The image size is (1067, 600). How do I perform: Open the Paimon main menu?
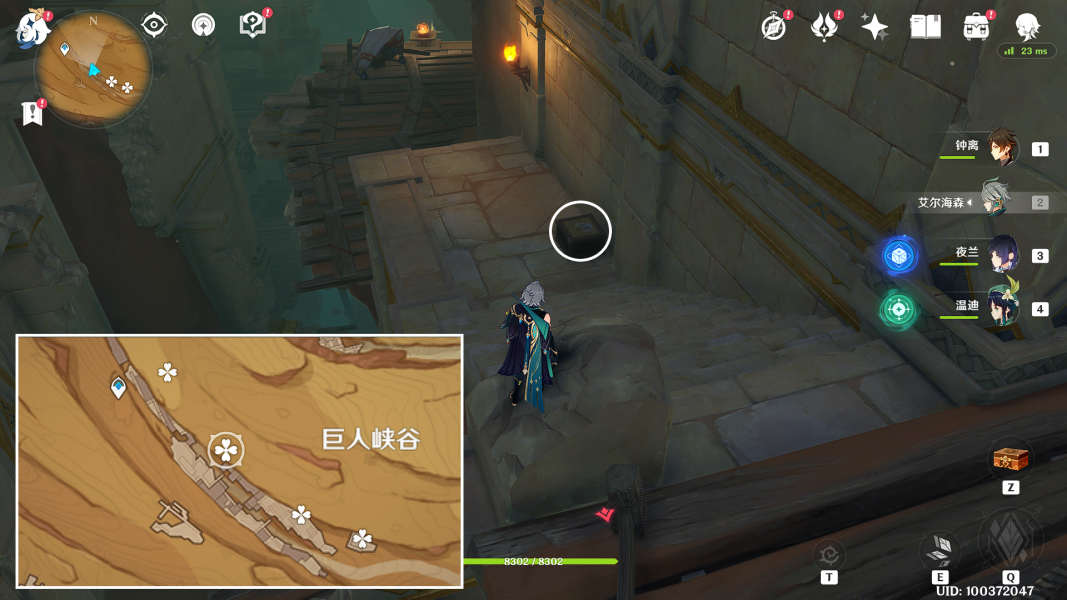point(32,27)
